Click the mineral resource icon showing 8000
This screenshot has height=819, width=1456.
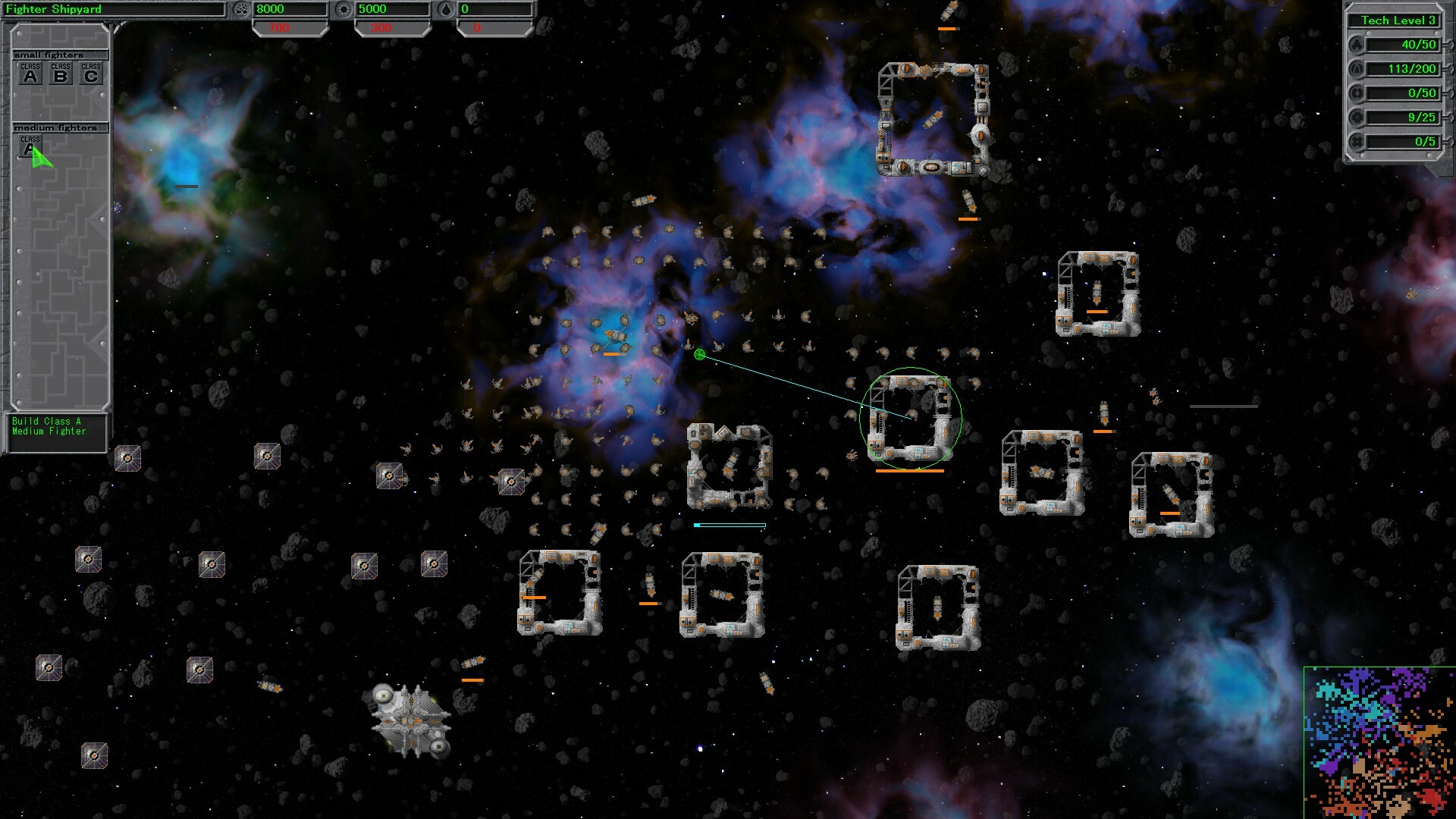(243, 10)
